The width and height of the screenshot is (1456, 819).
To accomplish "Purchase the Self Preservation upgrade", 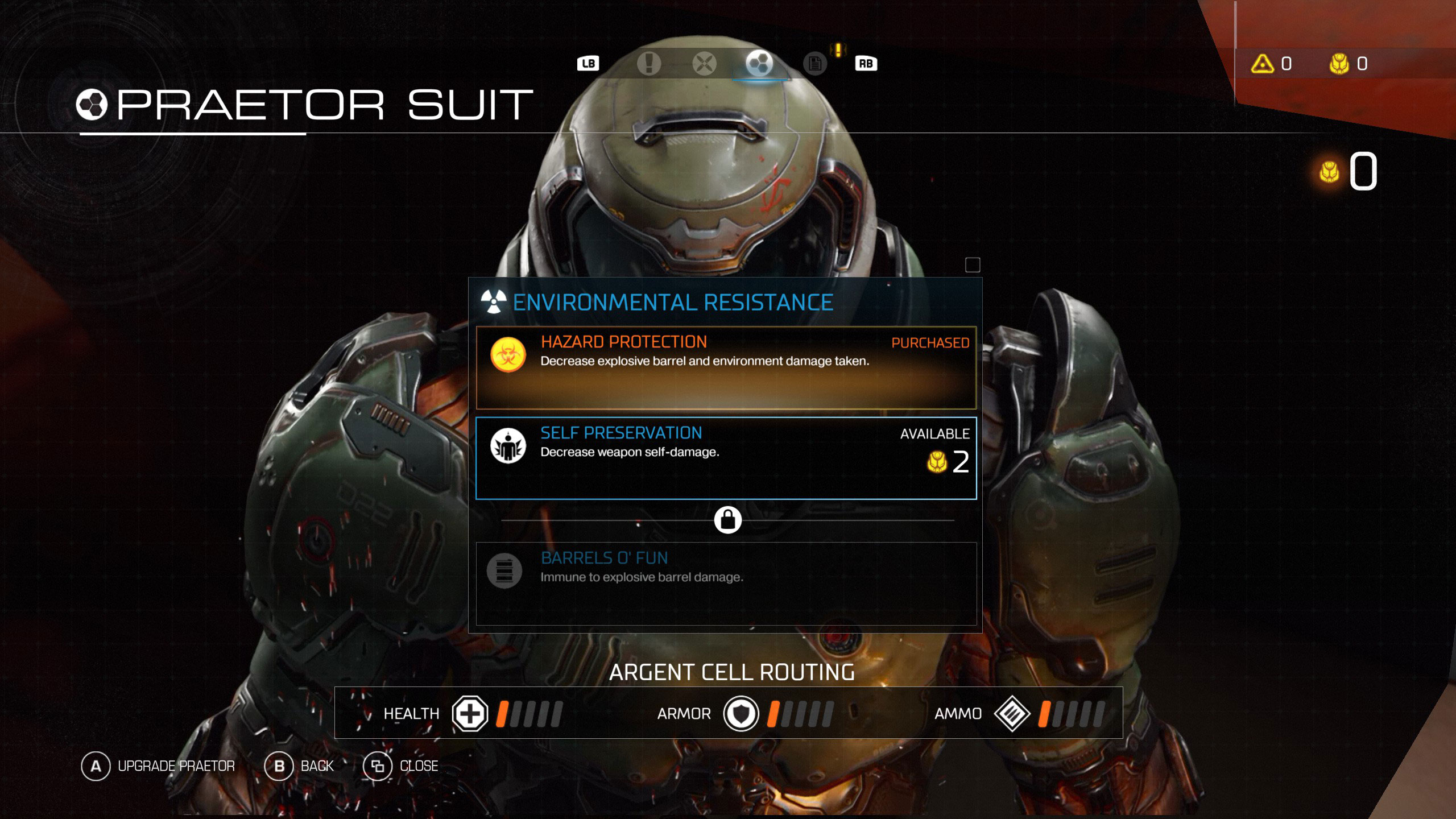I will coord(726,458).
